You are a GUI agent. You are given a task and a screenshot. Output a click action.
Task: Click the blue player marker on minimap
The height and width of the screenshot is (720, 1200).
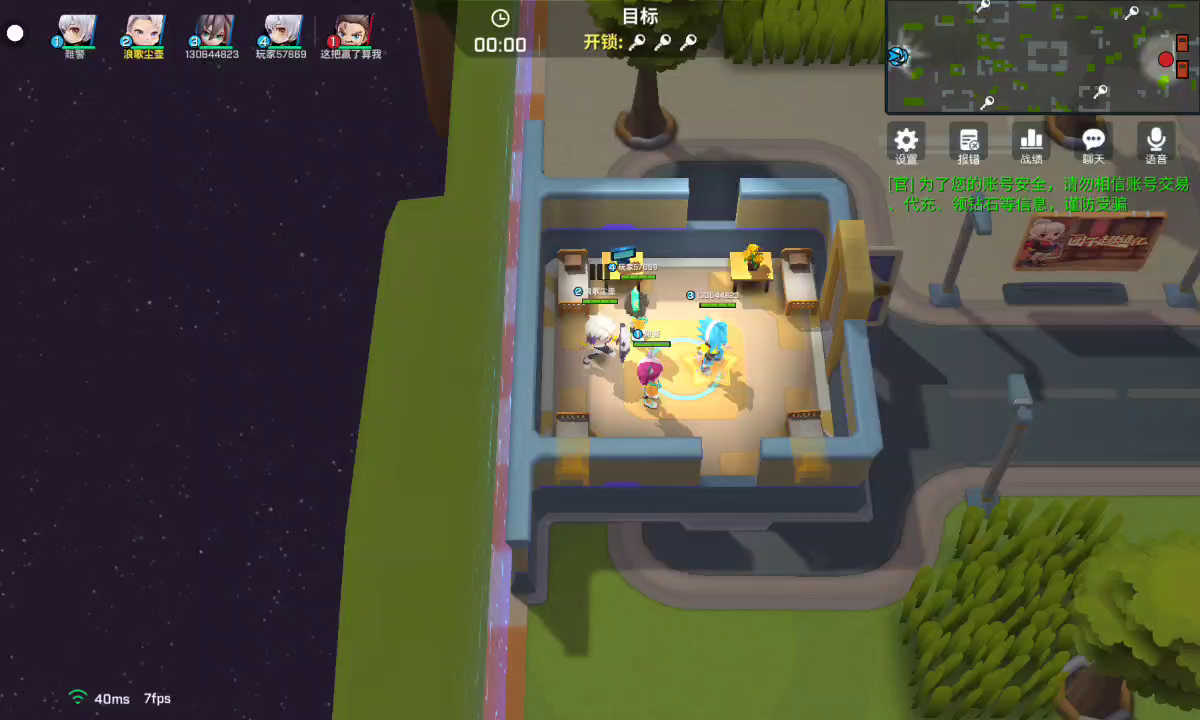[899, 55]
